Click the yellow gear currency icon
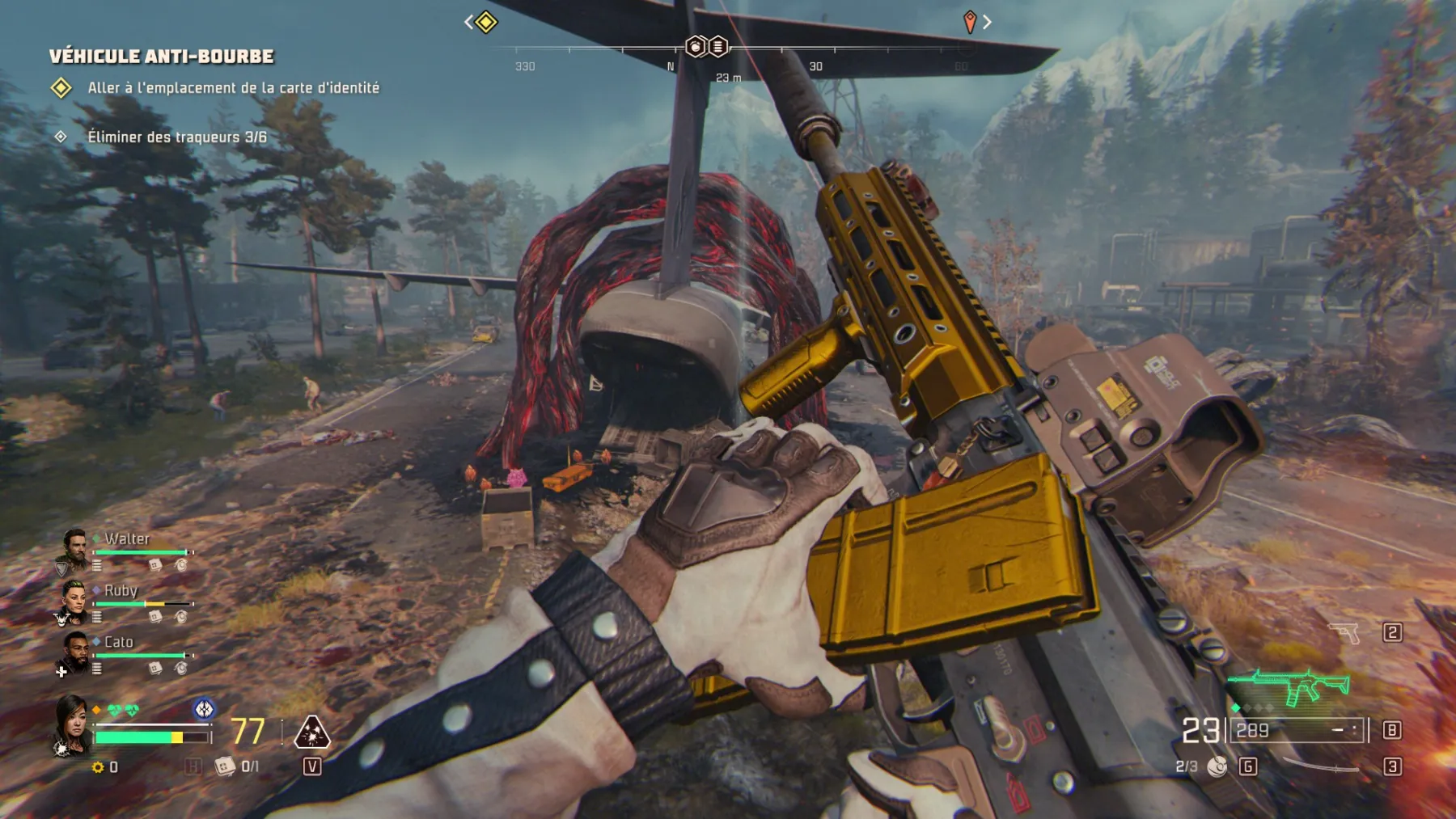Screen dimensions: 1456x819 coord(97,766)
